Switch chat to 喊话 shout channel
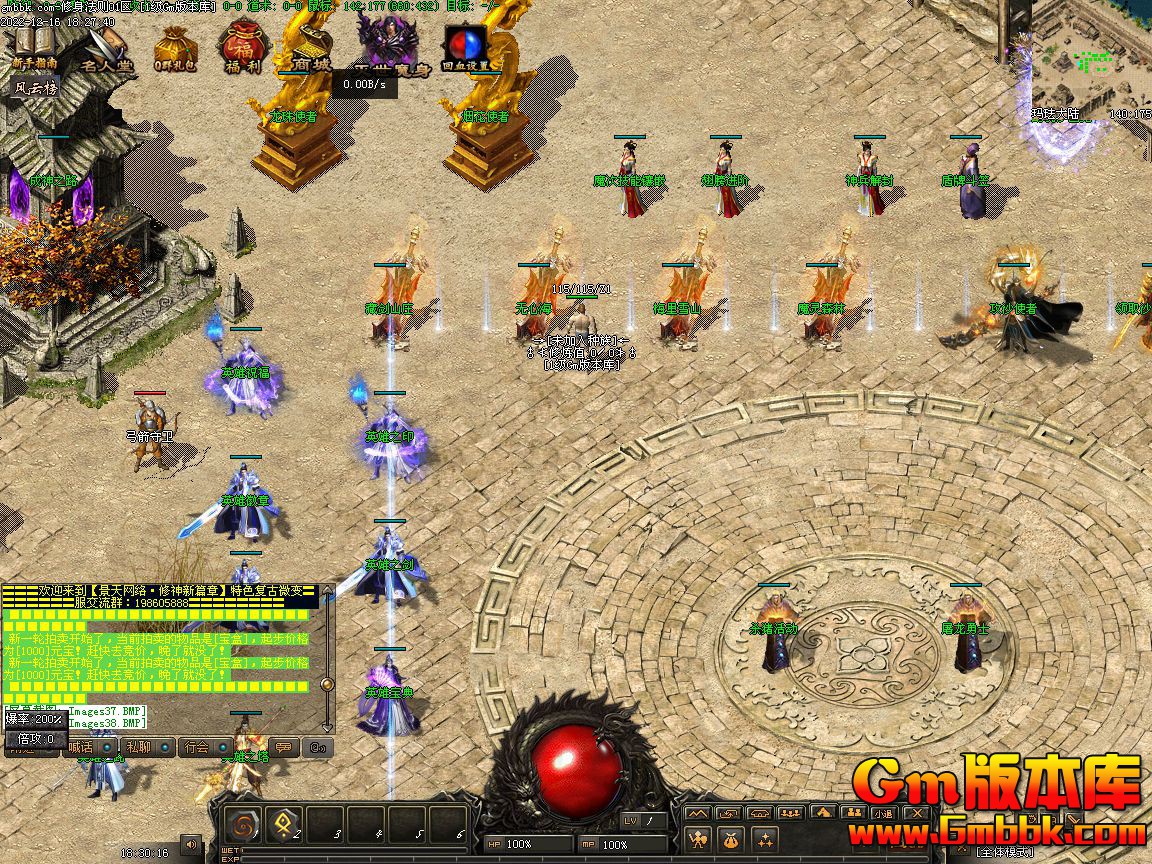The image size is (1152, 864). click(x=80, y=747)
